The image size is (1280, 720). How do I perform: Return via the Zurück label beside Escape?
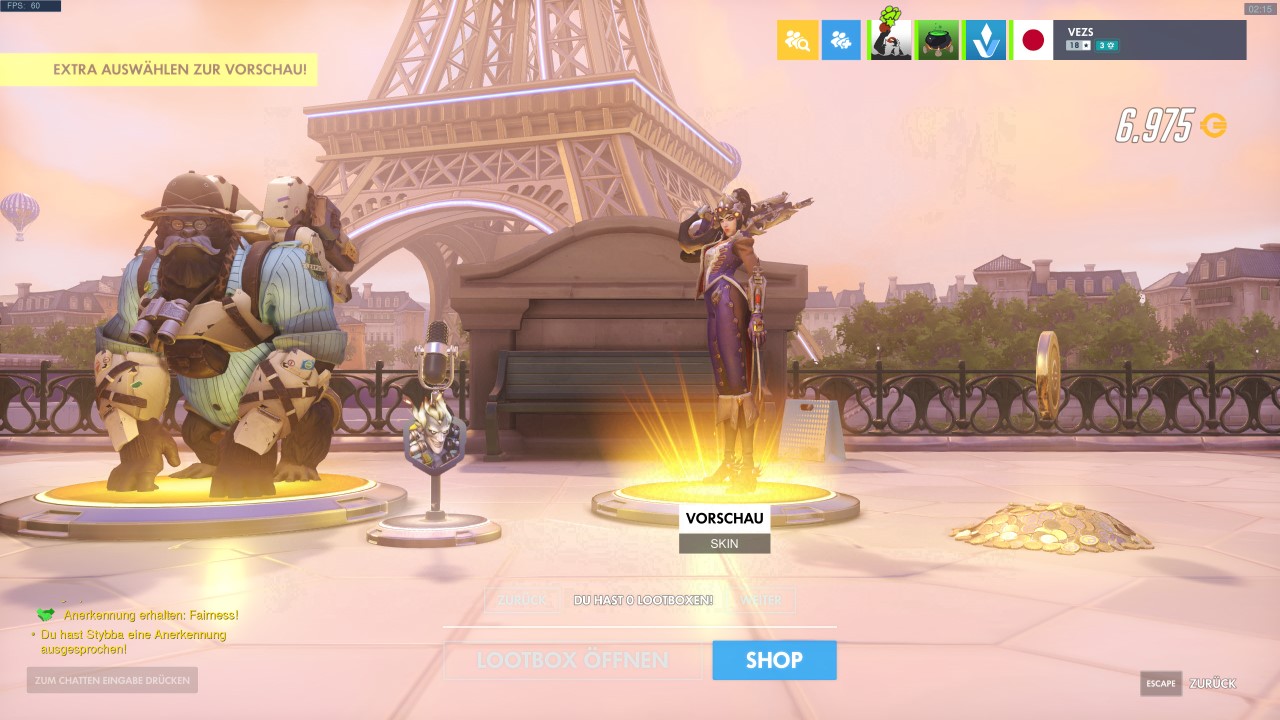[x=1212, y=683]
